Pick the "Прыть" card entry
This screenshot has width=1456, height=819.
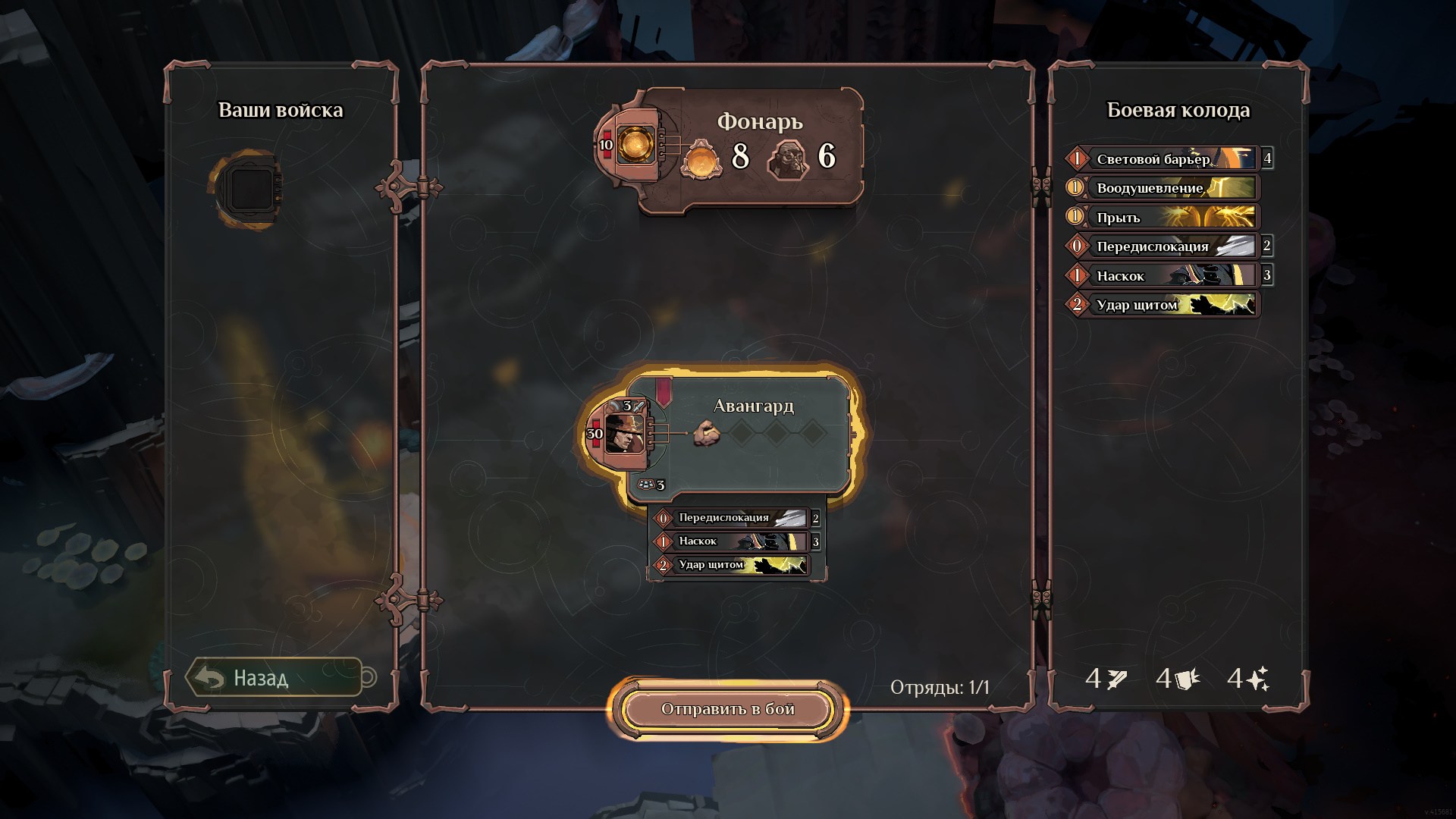1163,217
